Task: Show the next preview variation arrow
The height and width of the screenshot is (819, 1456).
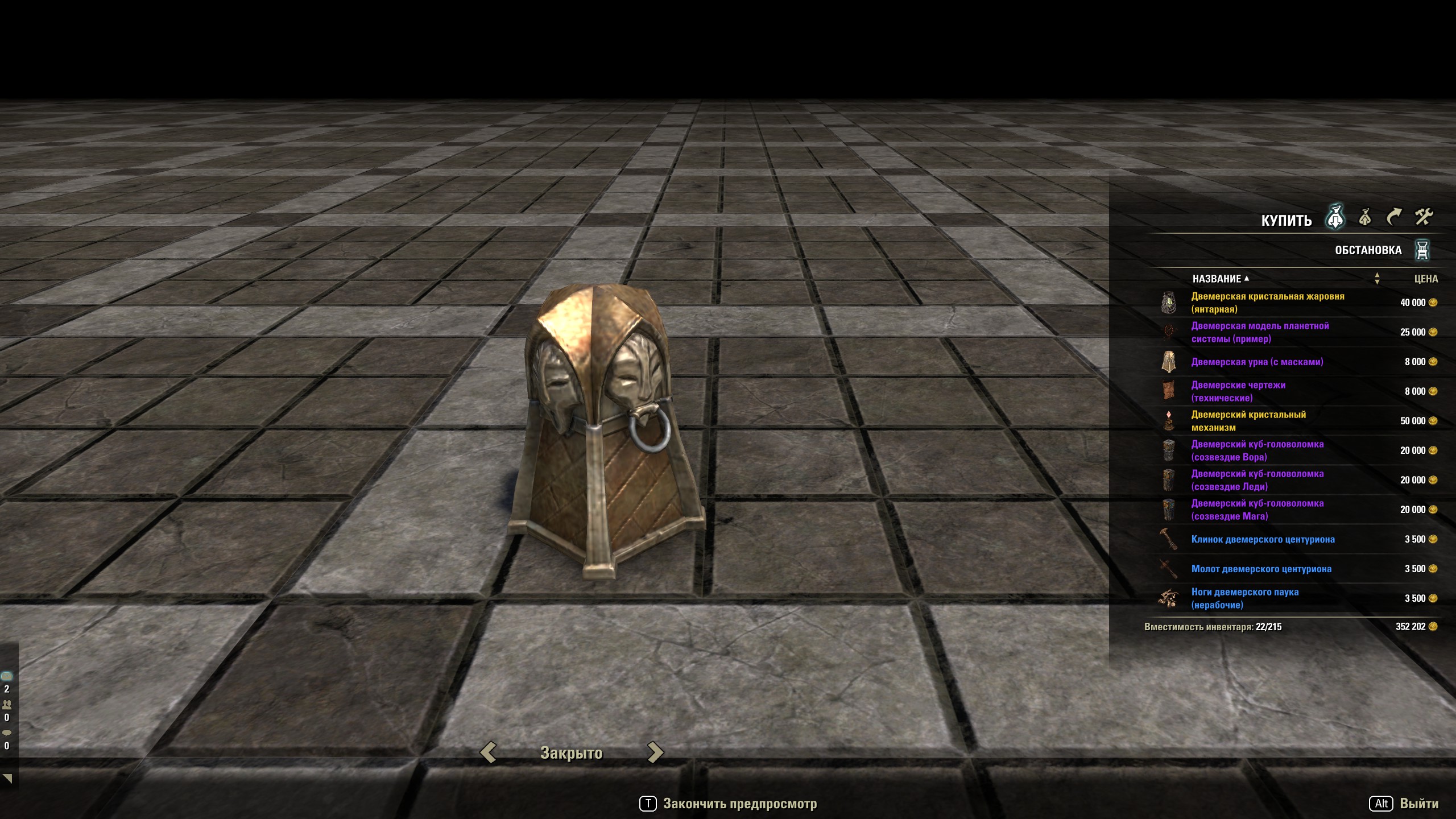Action: pos(655,752)
